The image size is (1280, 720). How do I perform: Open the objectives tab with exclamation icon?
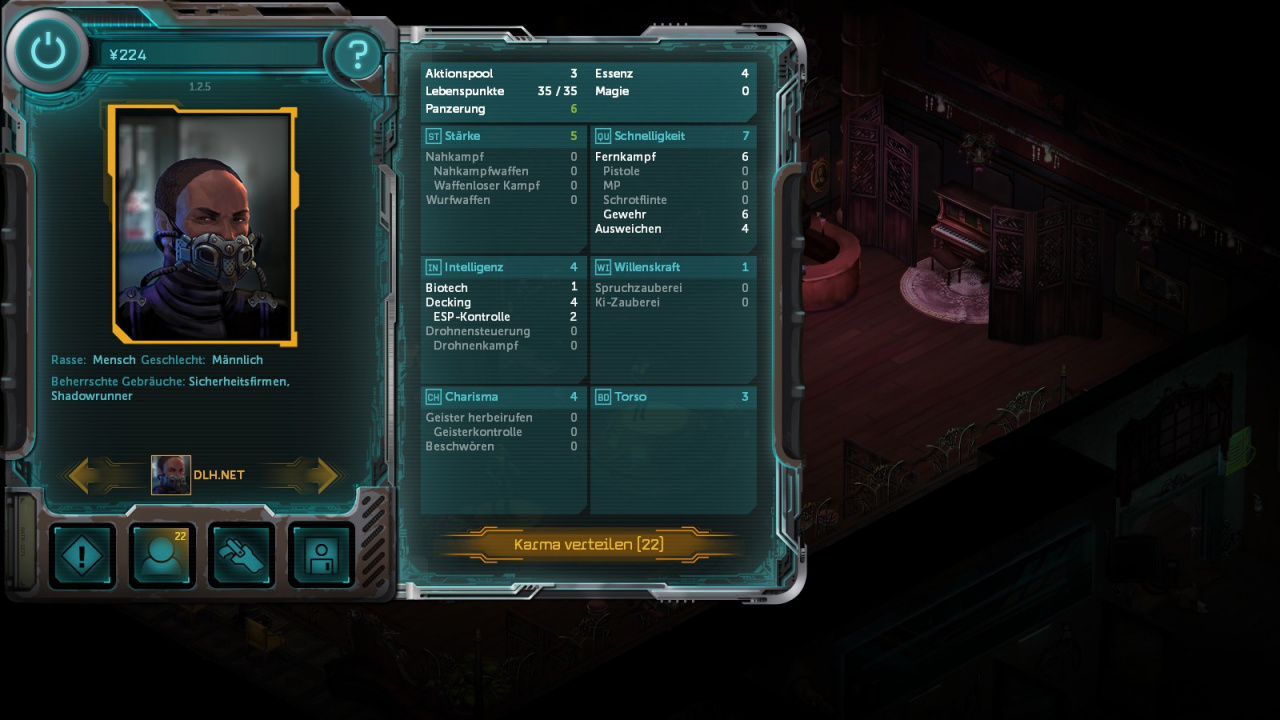click(x=82, y=556)
